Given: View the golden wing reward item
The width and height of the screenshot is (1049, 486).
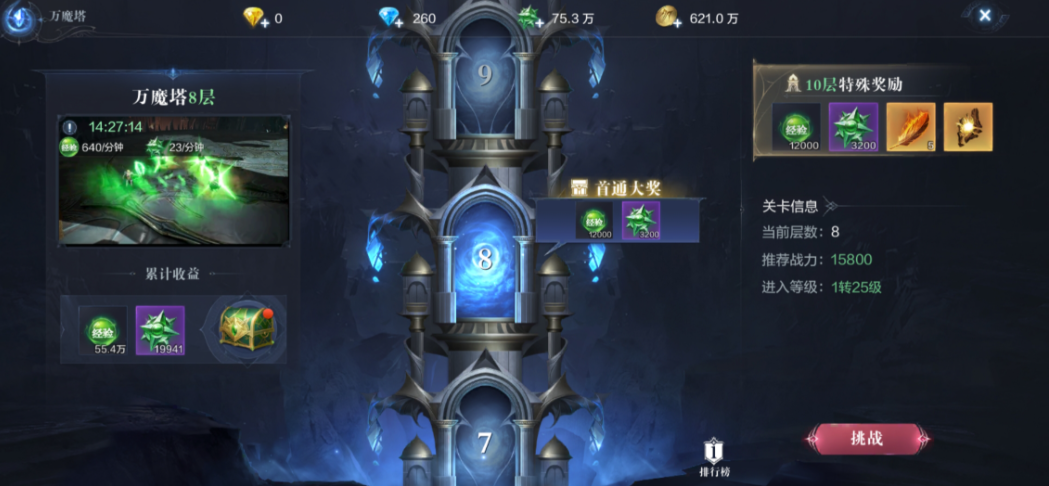Looking at the screenshot, I should point(968,127).
